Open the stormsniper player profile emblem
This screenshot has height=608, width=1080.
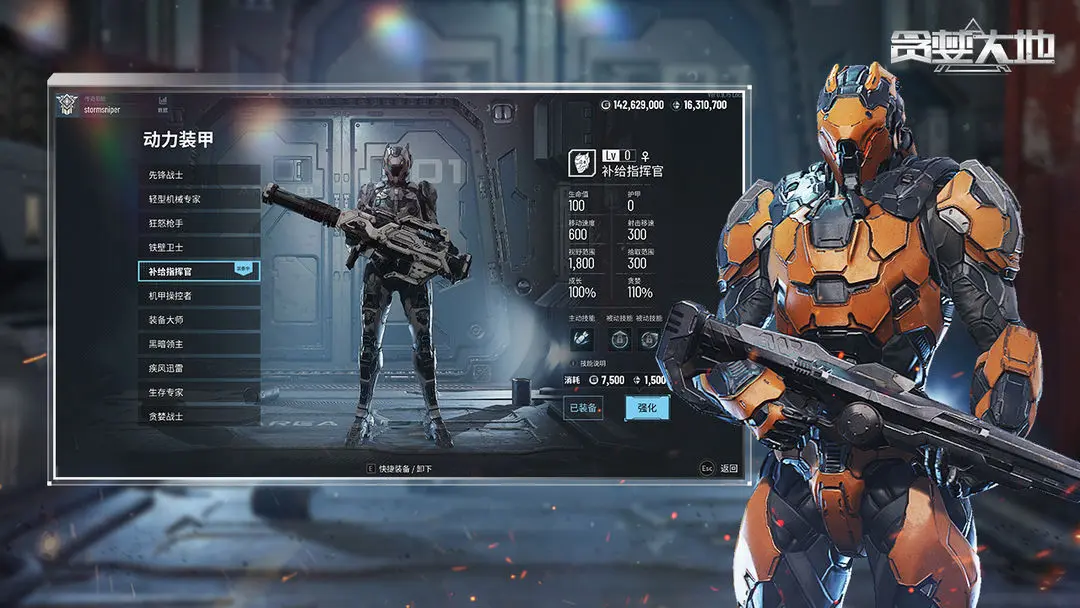tap(68, 105)
